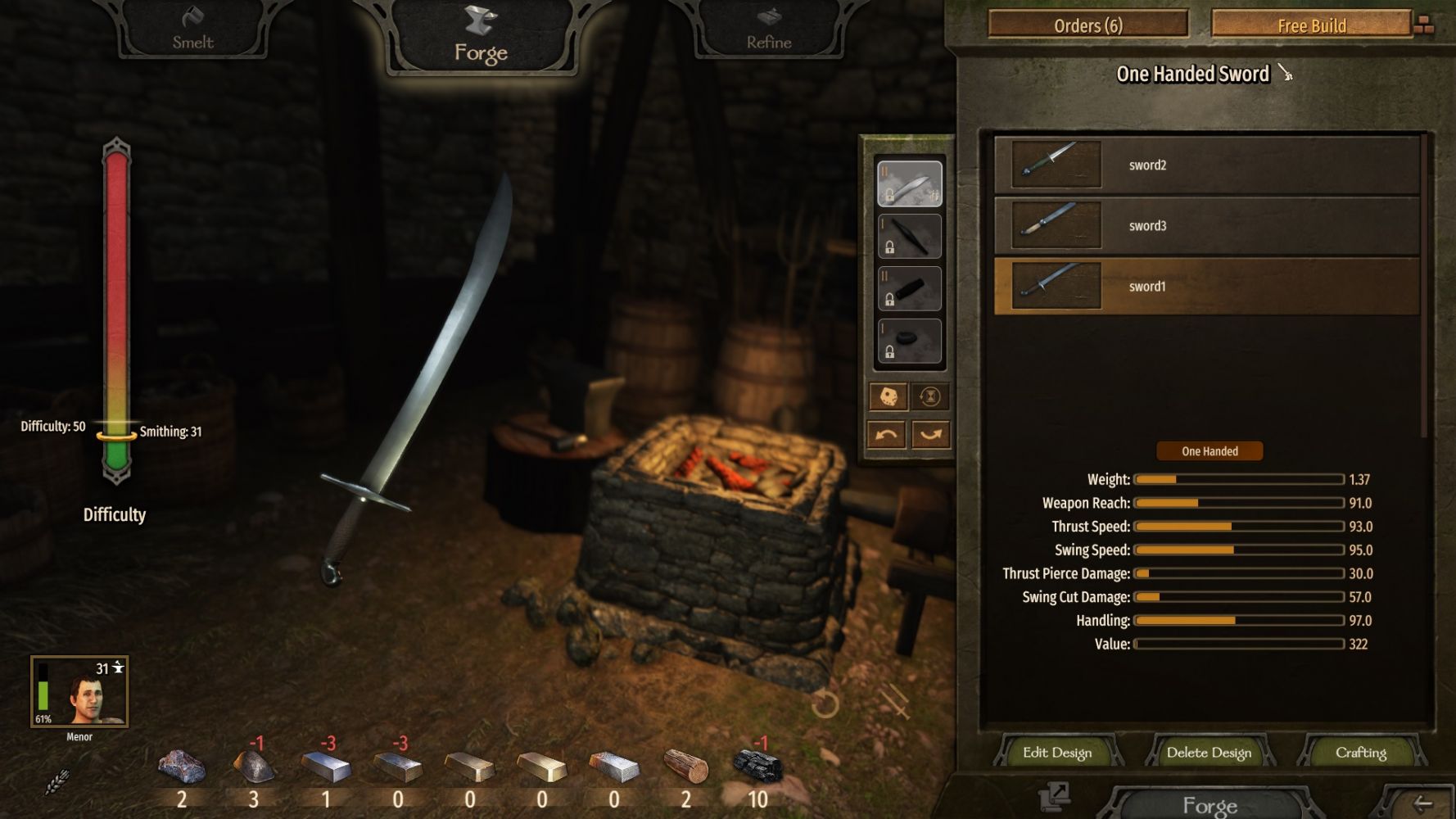
Task: Select the blade part slot
Action: click(x=910, y=183)
